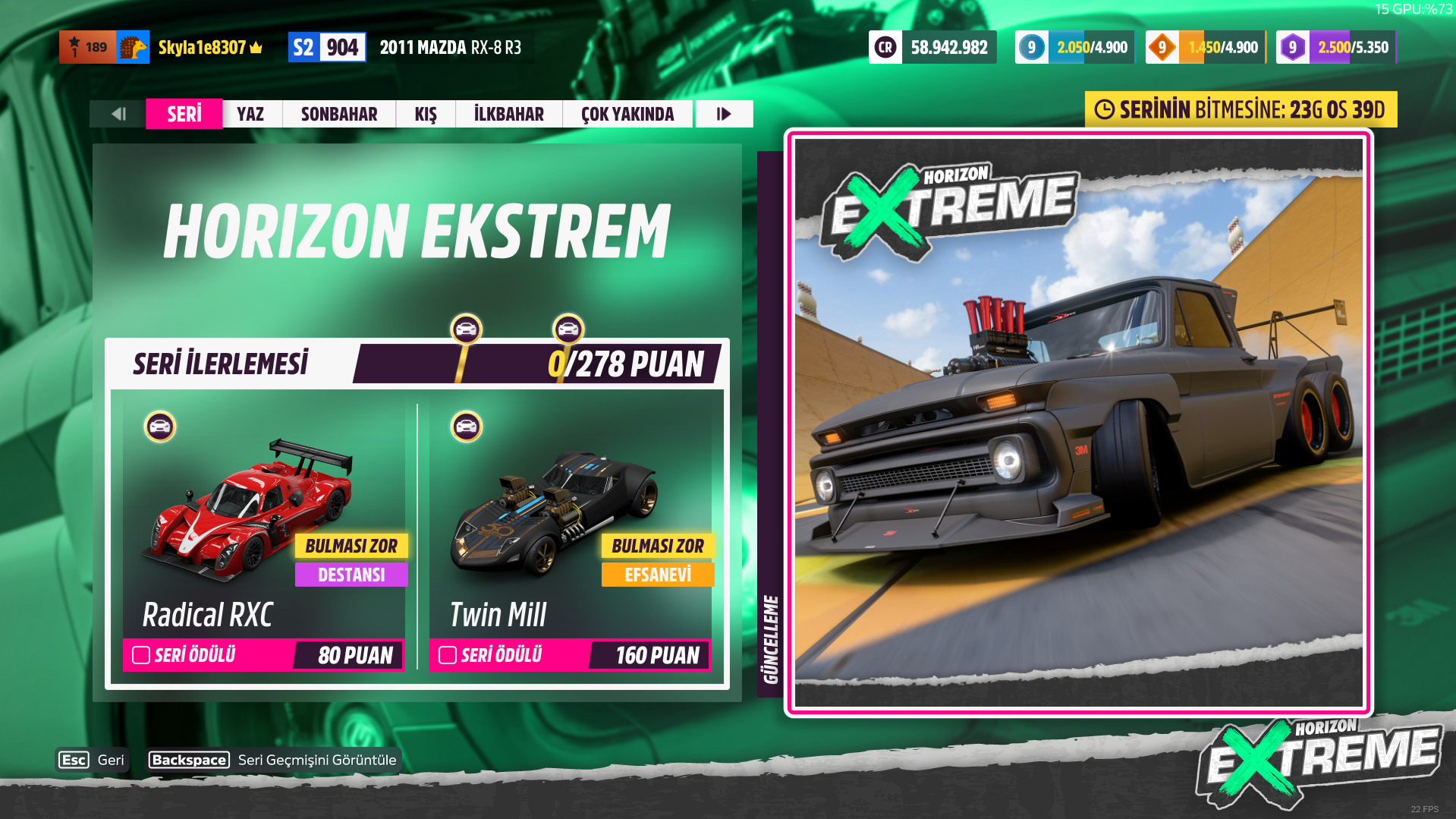The width and height of the screenshot is (1456, 819).
Task: Open the Skyla1e8307 player profile
Action: [201, 47]
